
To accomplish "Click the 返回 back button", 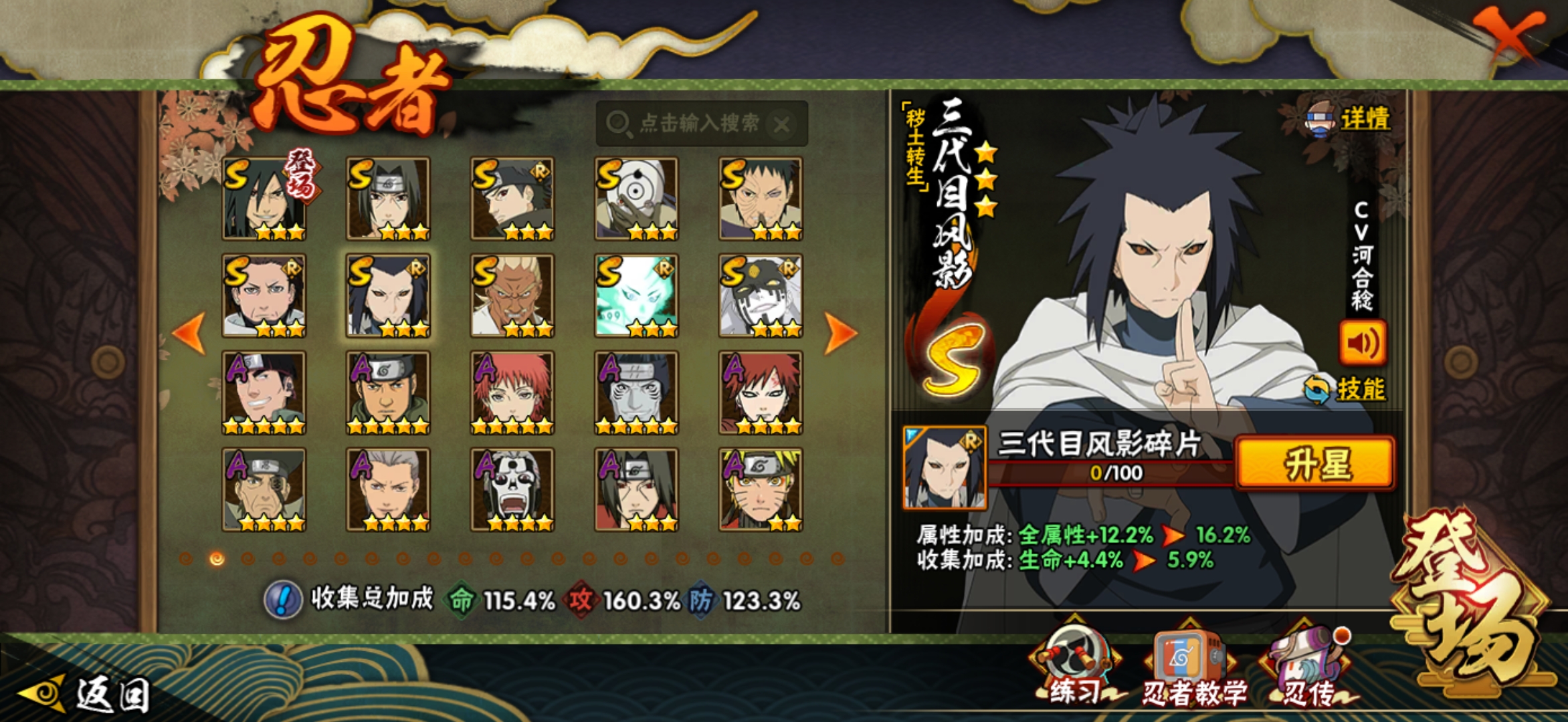I will tap(87, 694).
